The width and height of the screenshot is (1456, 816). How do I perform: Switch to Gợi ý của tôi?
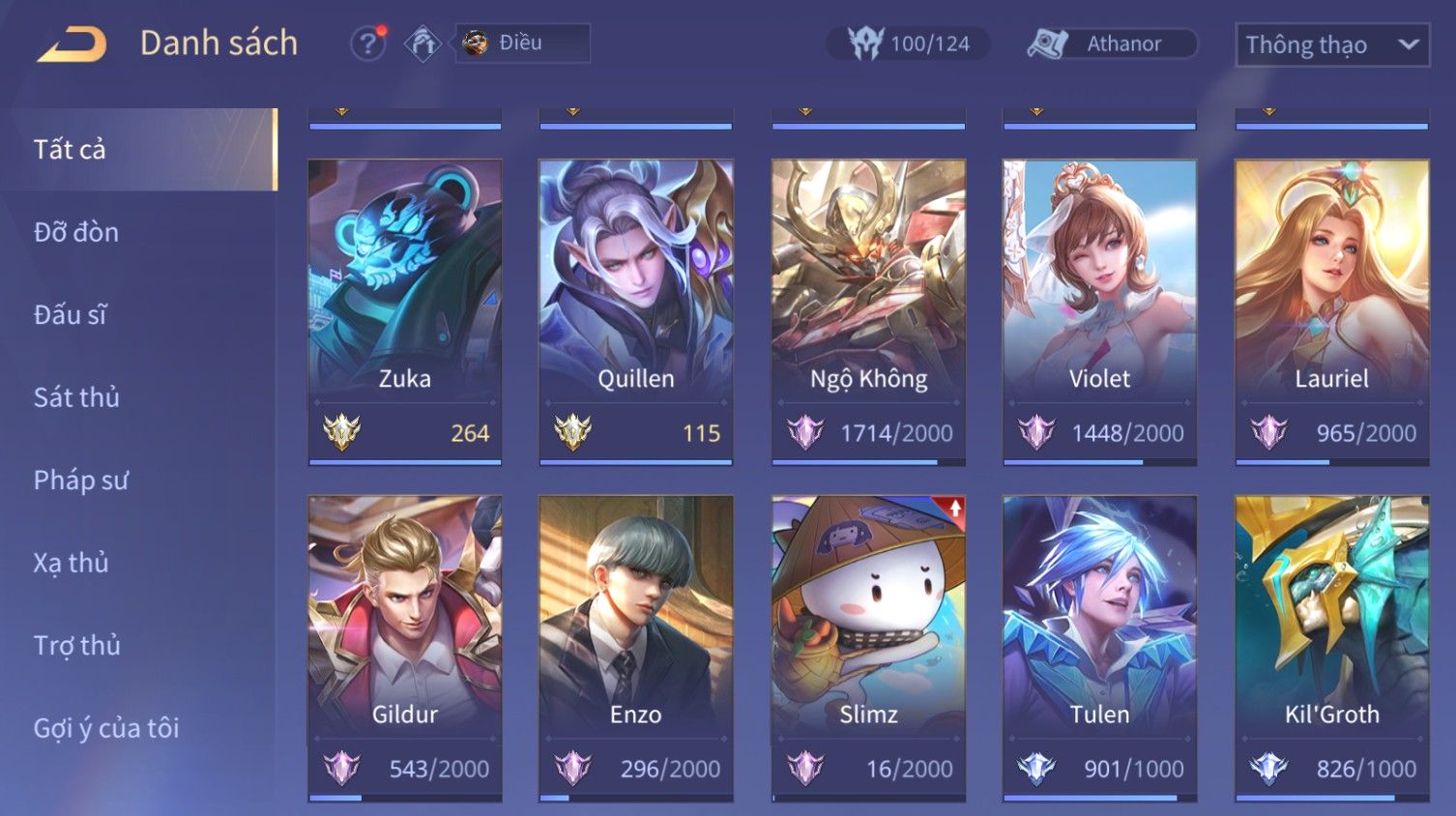[x=106, y=728]
